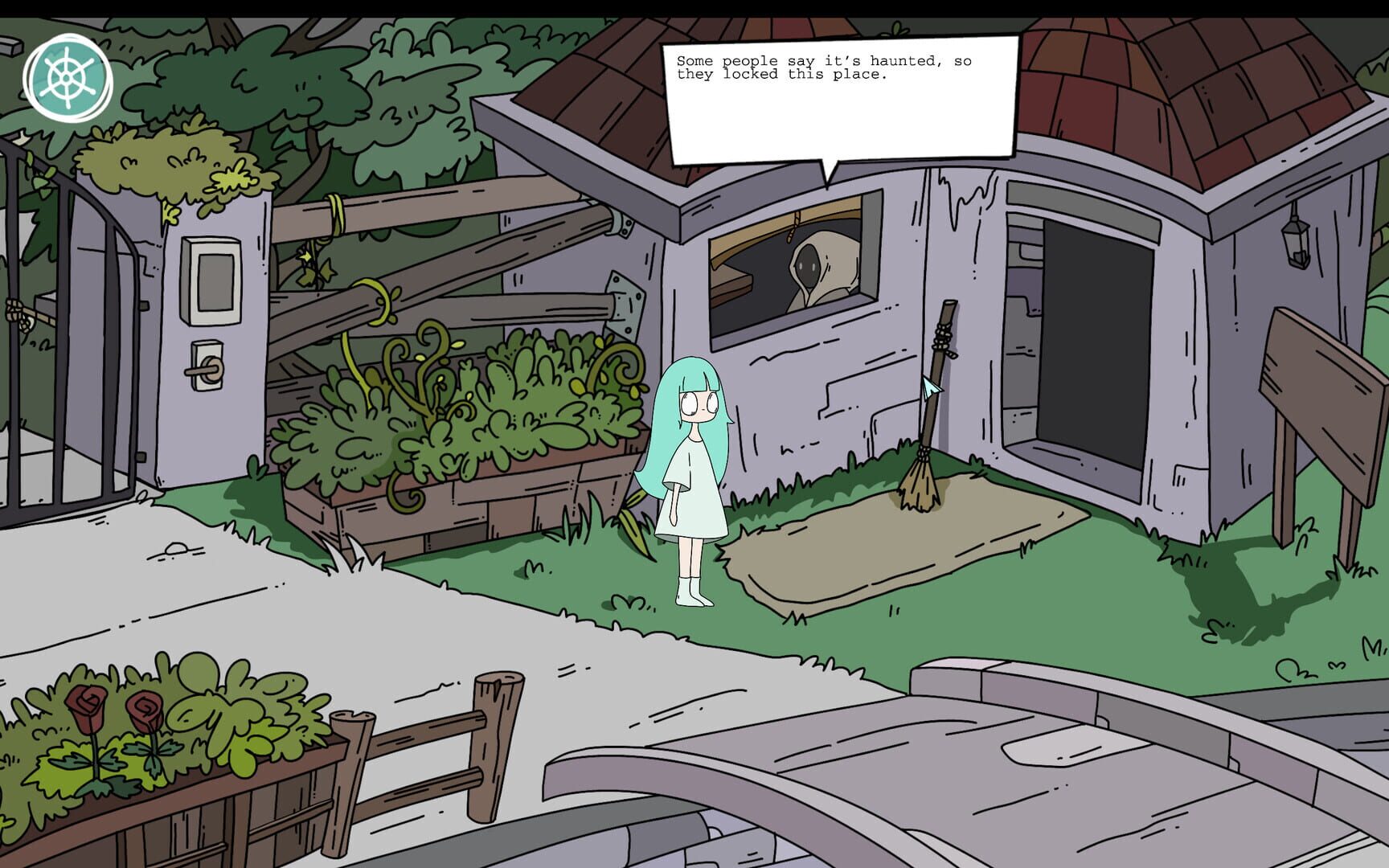Select the door handle on the stone pillar
Viewport: 1389px width, 868px height.
coord(204,369)
